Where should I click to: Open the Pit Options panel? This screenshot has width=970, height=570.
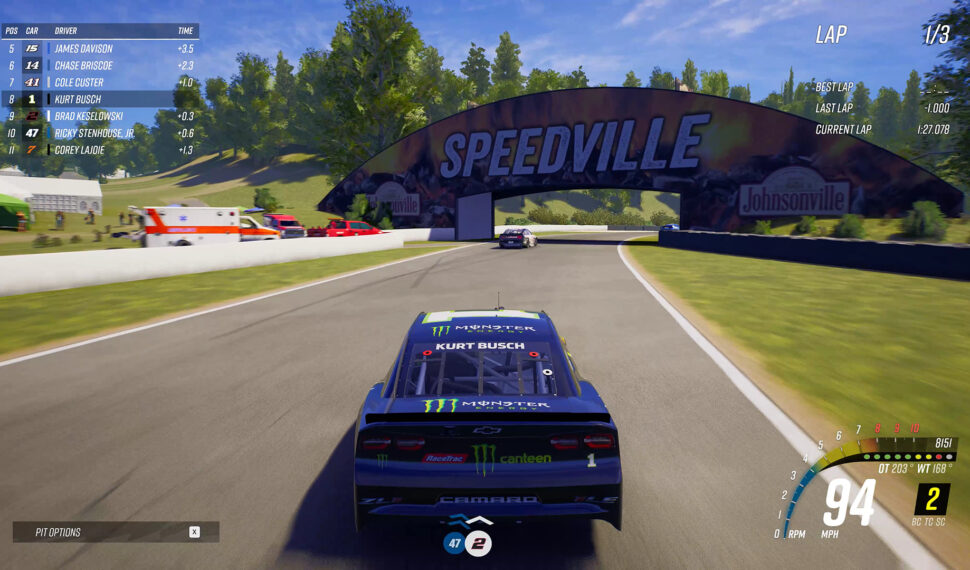pos(115,532)
